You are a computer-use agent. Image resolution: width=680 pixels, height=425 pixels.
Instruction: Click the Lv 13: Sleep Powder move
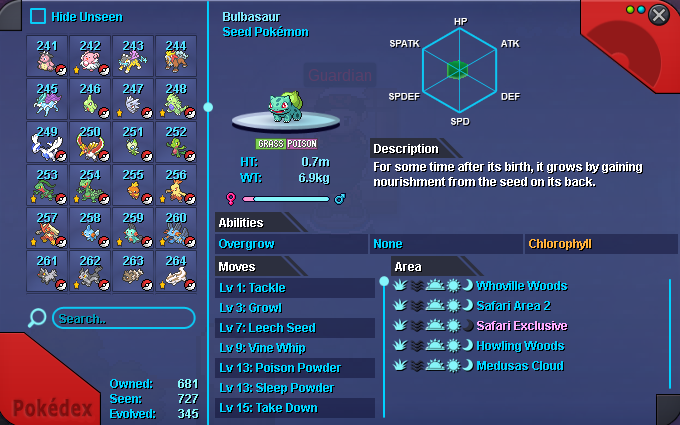[295, 388]
